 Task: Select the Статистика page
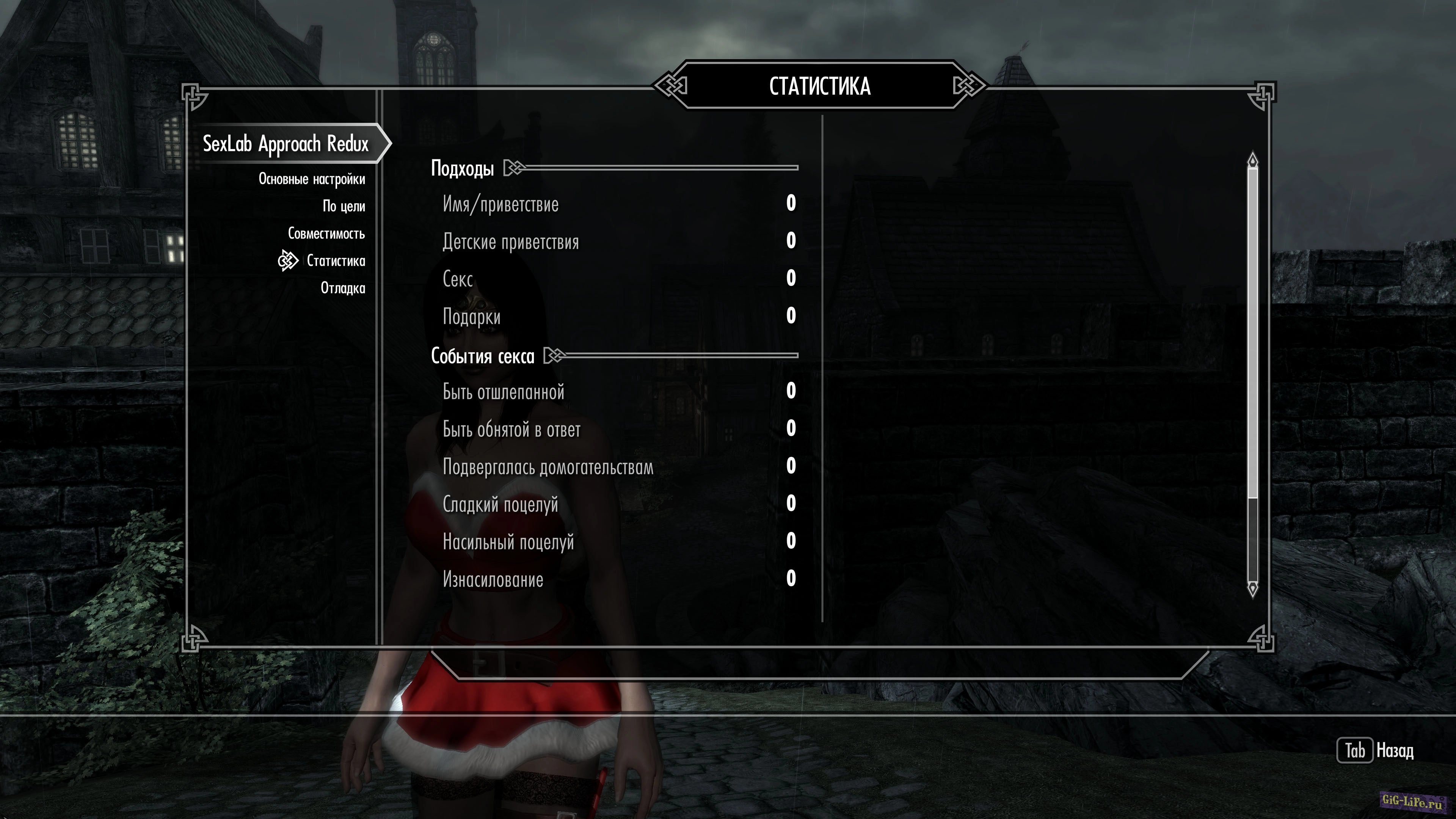coord(336,260)
